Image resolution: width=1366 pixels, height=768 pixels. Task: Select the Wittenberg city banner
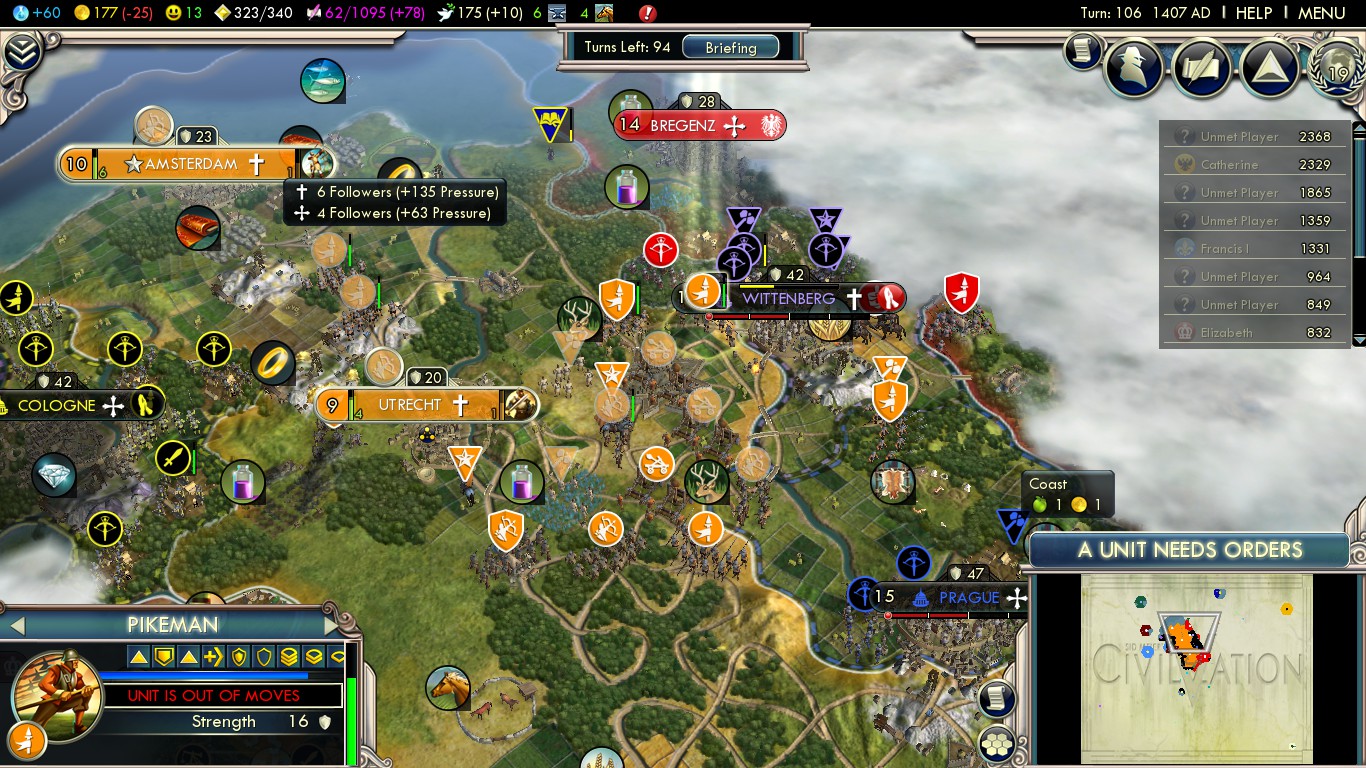tap(788, 298)
